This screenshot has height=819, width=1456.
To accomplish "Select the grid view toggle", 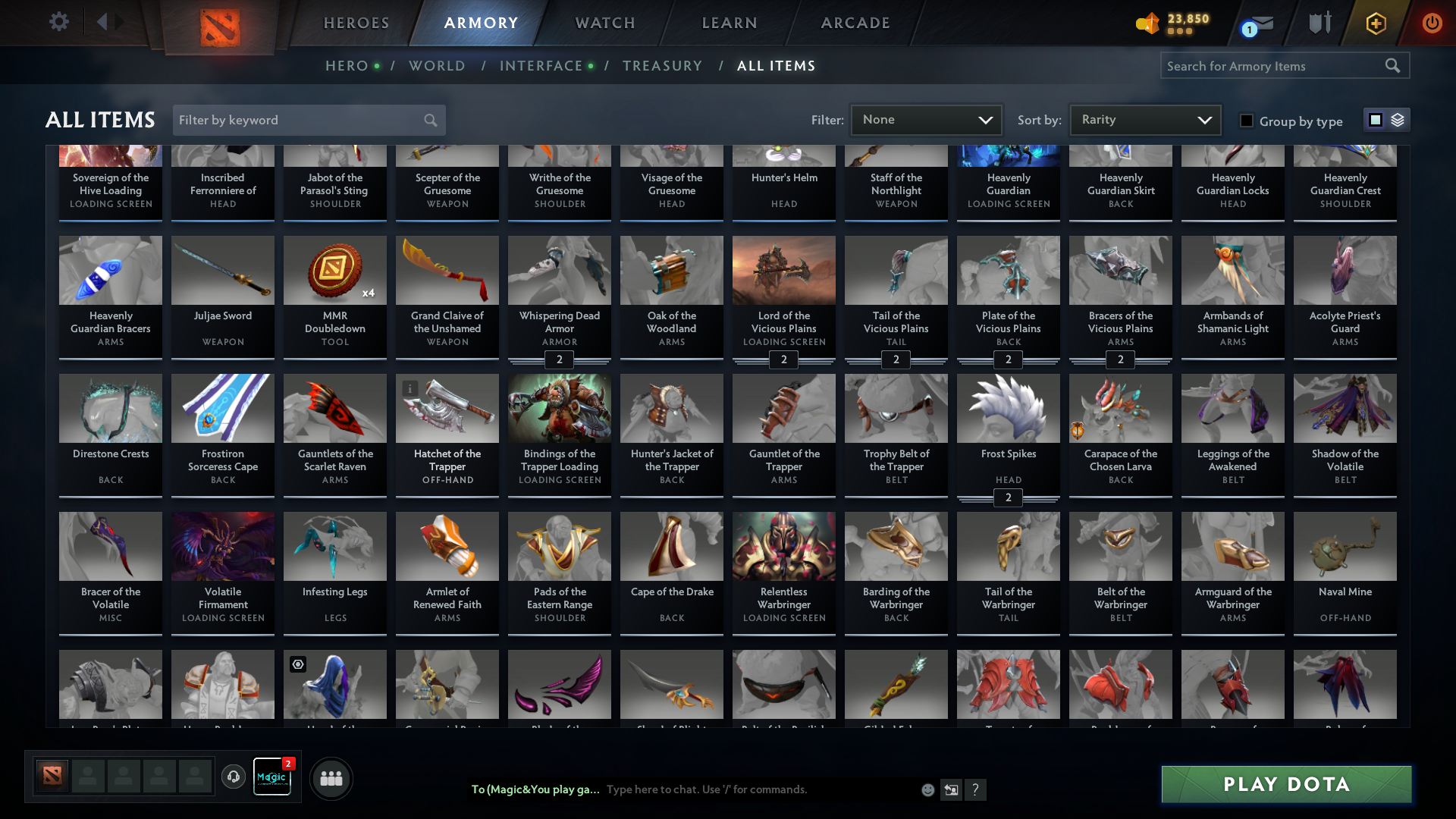I will (x=1376, y=120).
